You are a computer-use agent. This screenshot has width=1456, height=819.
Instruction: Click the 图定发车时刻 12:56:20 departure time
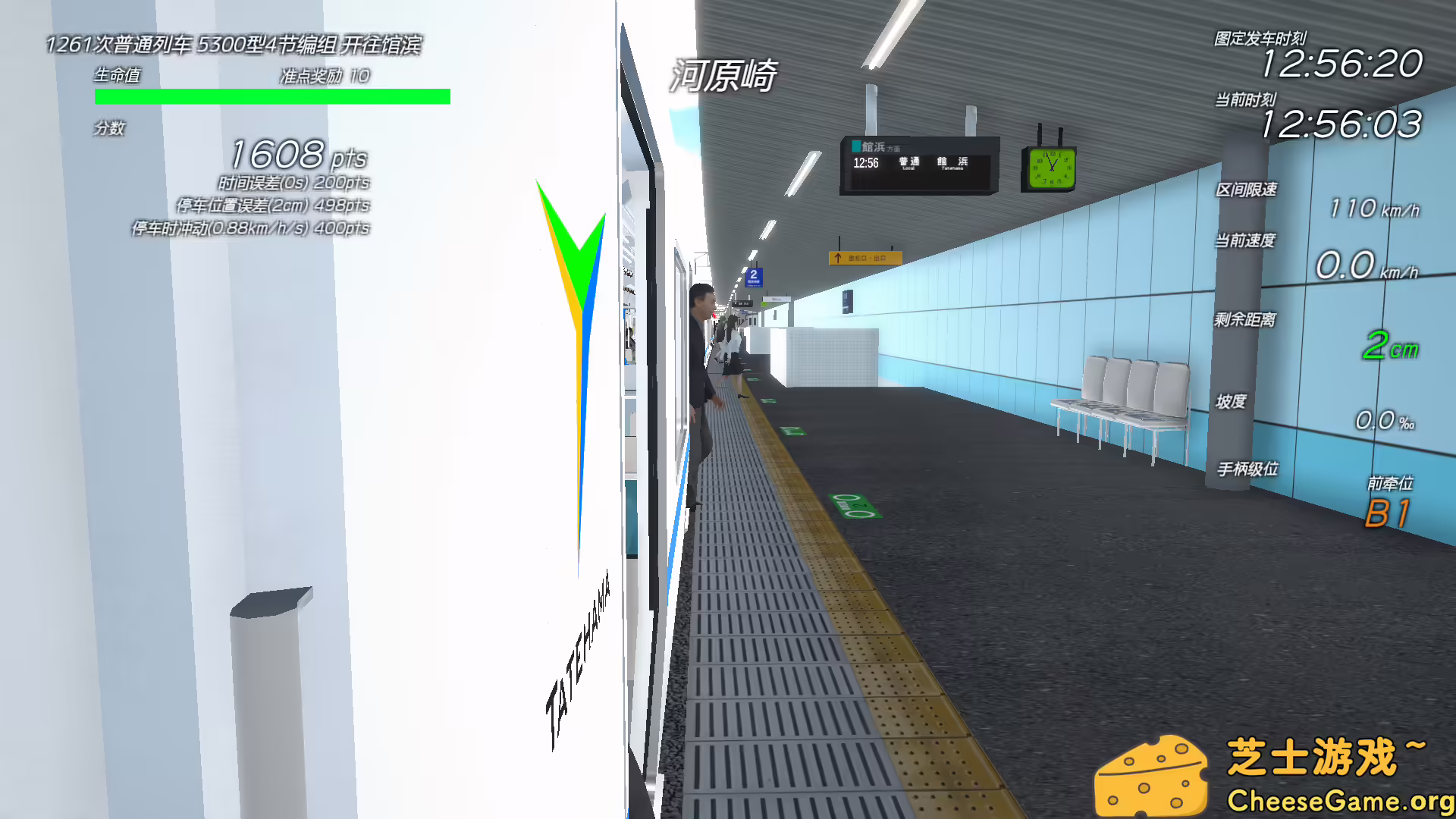click(1345, 64)
